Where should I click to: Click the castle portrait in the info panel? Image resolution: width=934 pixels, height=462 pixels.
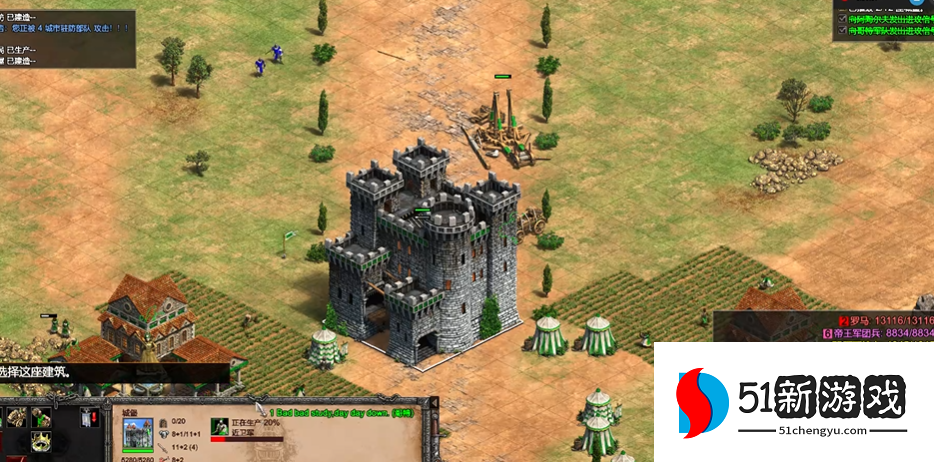click(138, 435)
